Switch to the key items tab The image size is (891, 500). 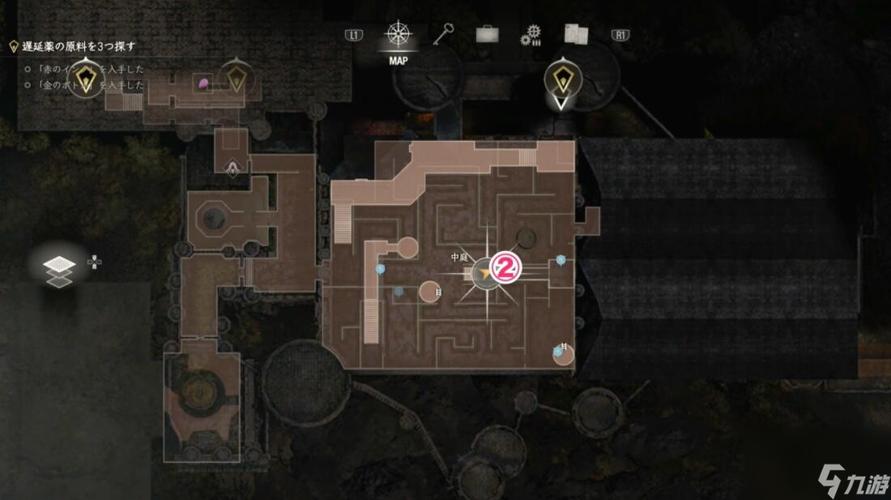point(445,34)
